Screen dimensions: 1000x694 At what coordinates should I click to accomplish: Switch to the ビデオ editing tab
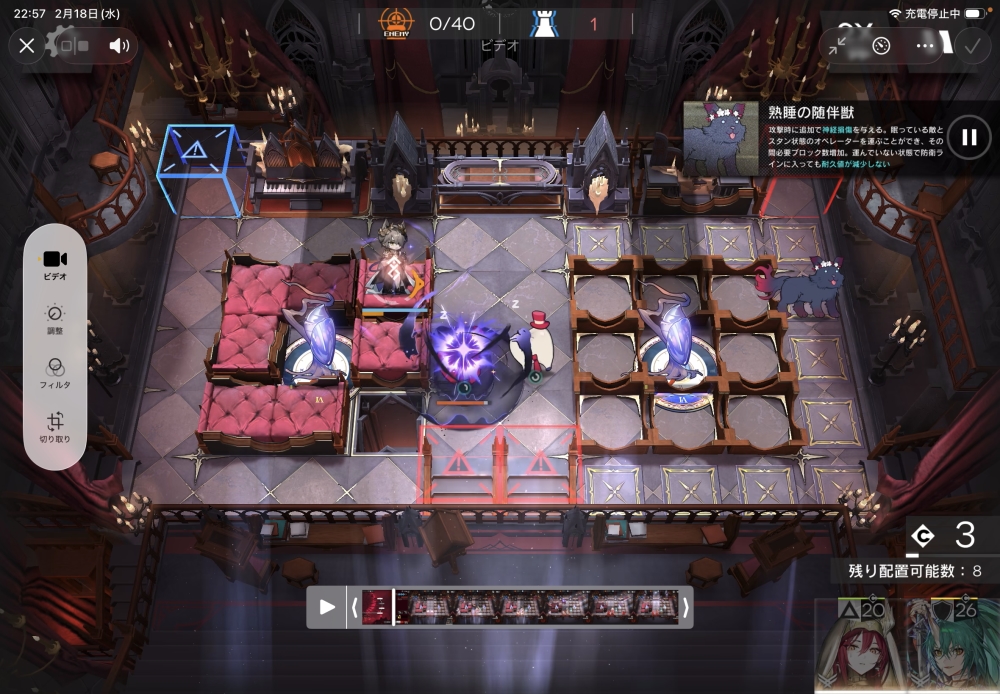55,265
